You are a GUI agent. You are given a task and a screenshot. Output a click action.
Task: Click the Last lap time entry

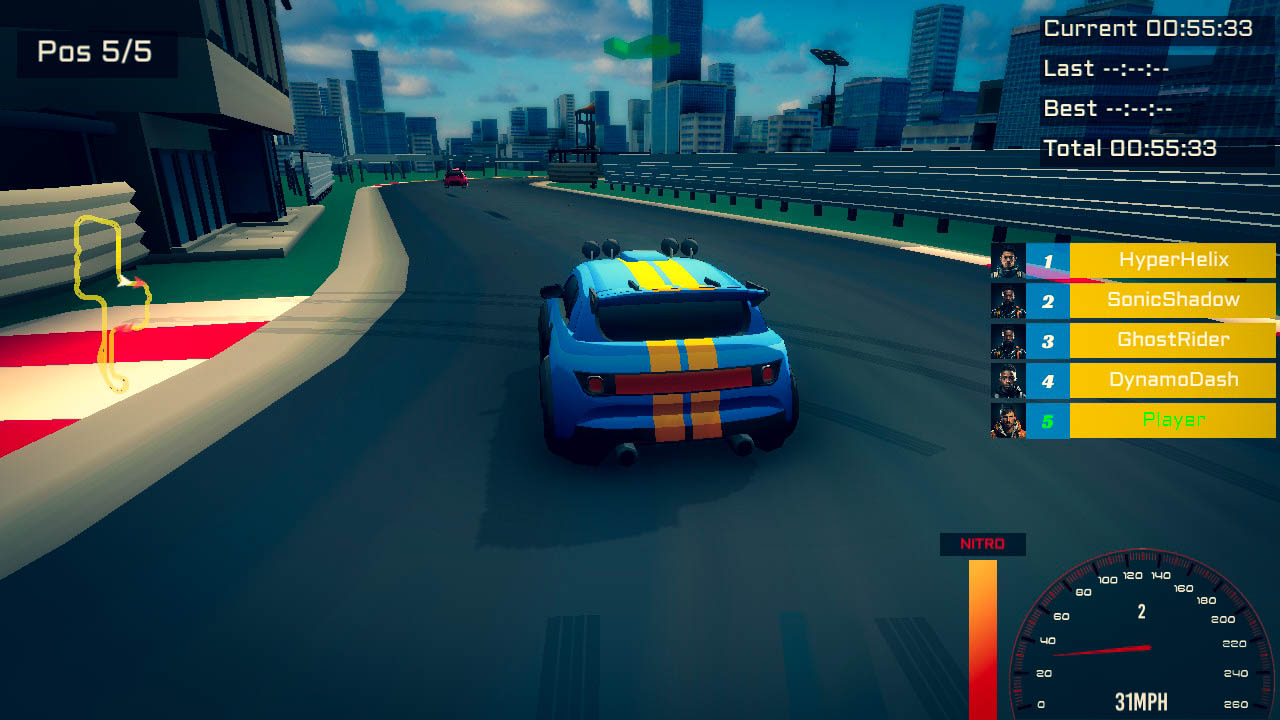1120,68
